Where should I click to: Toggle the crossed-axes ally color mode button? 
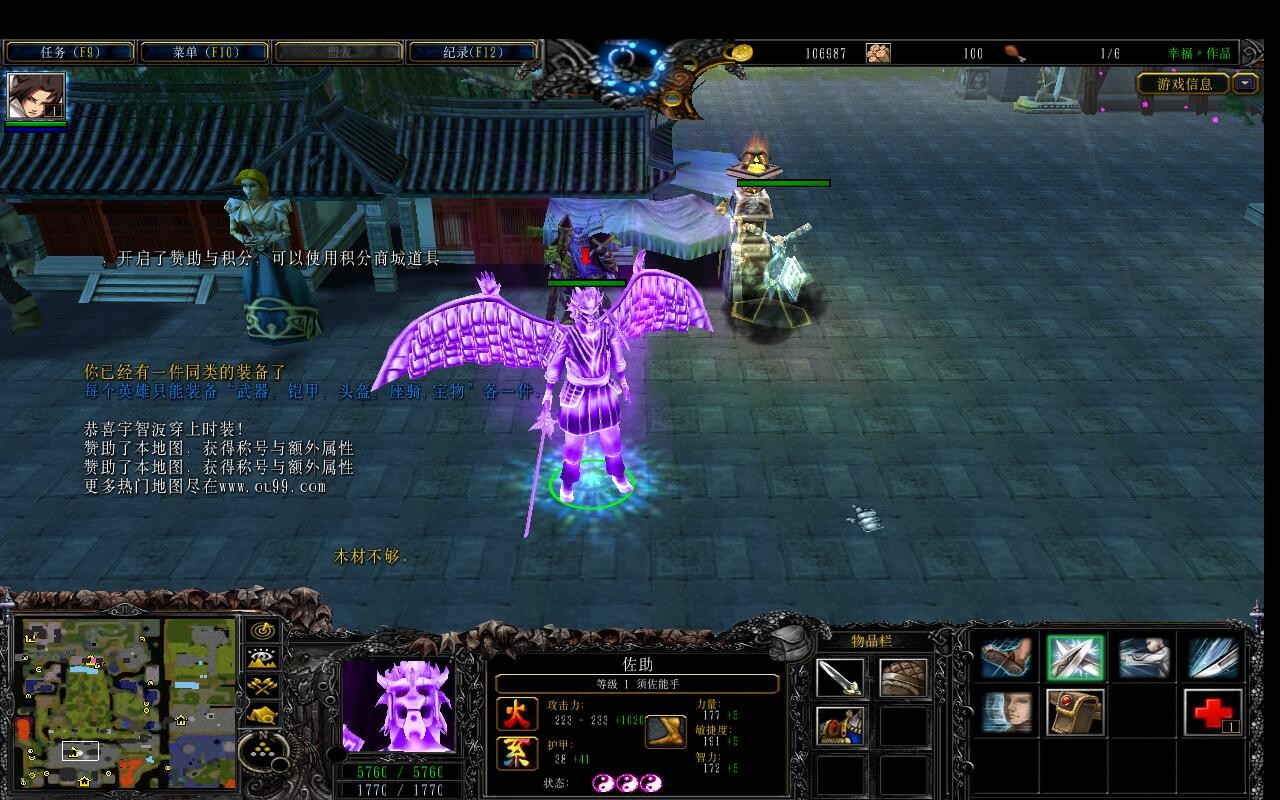[x=263, y=687]
